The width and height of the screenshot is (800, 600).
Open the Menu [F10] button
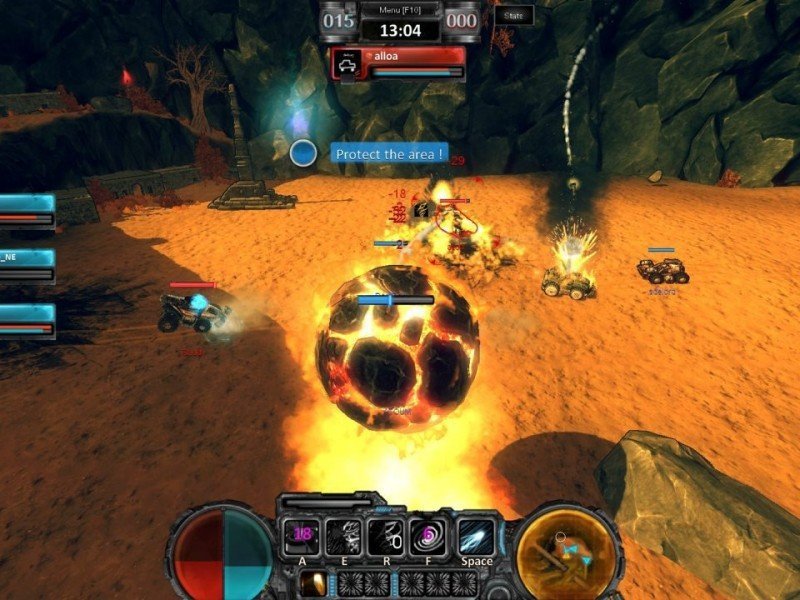click(x=399, y=9)
